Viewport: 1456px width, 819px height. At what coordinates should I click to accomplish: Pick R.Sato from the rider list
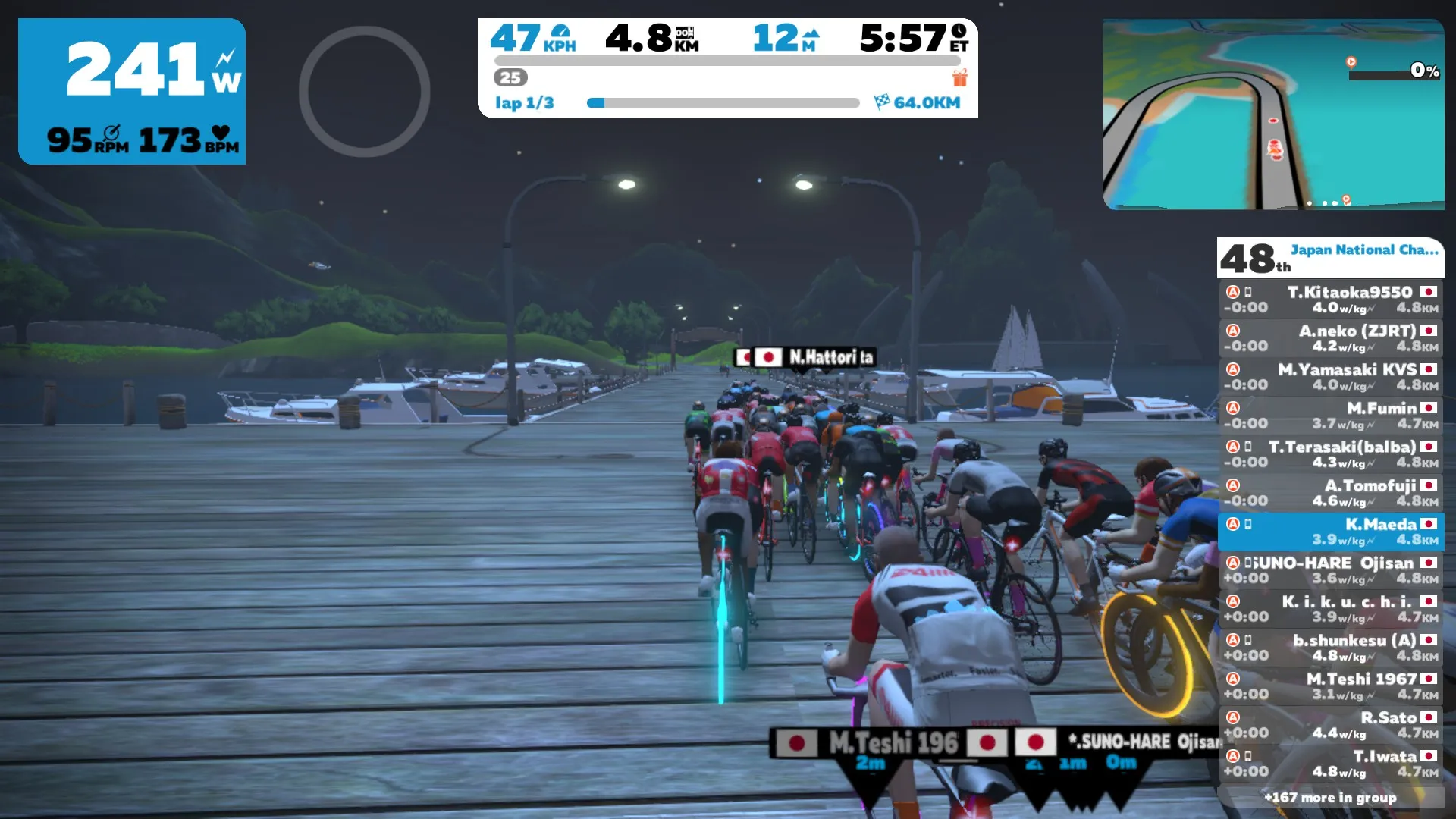[x=1331, y=725]
